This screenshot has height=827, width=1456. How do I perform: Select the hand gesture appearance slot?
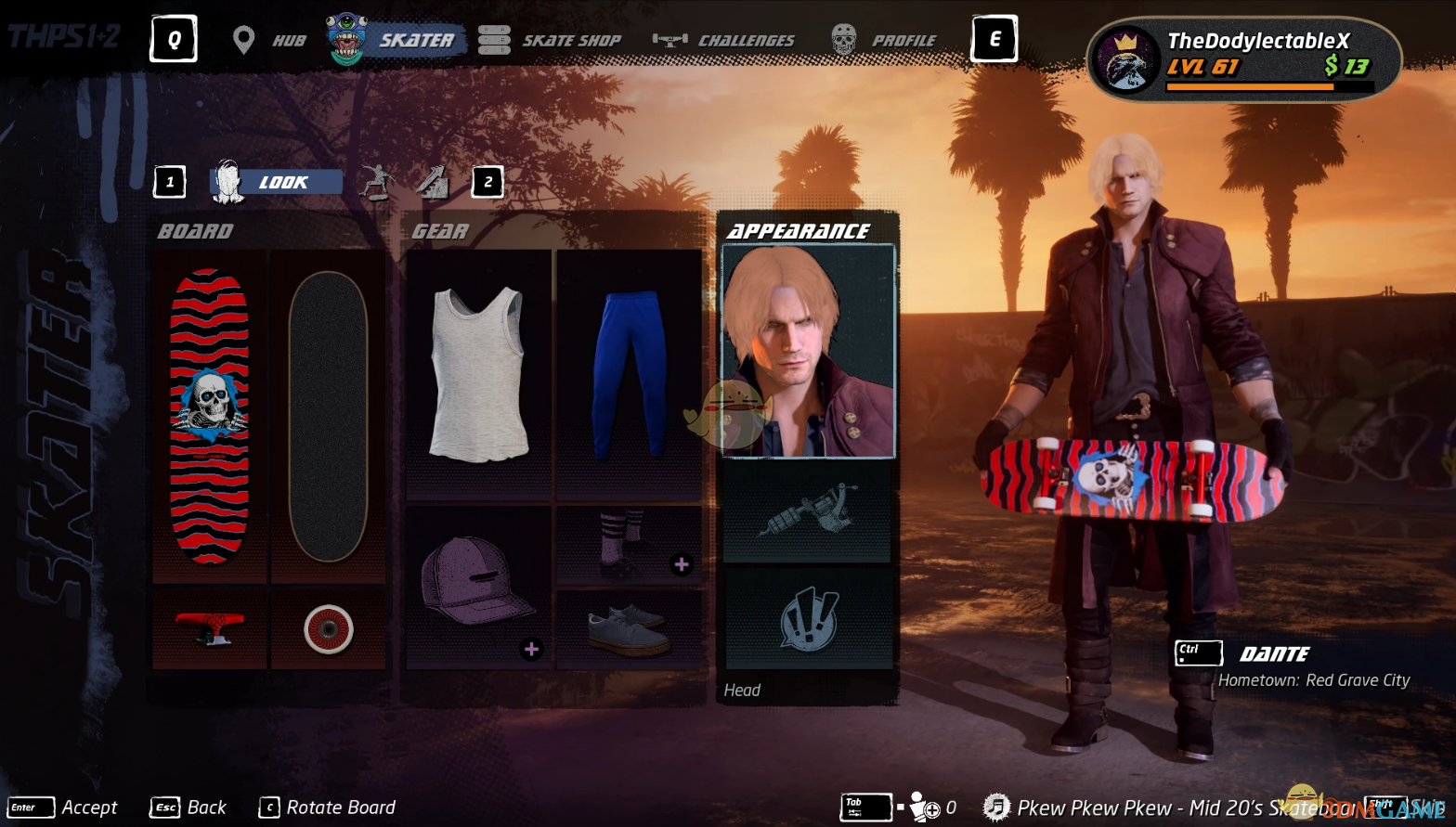pyautogui.click(x=808, y=618)
